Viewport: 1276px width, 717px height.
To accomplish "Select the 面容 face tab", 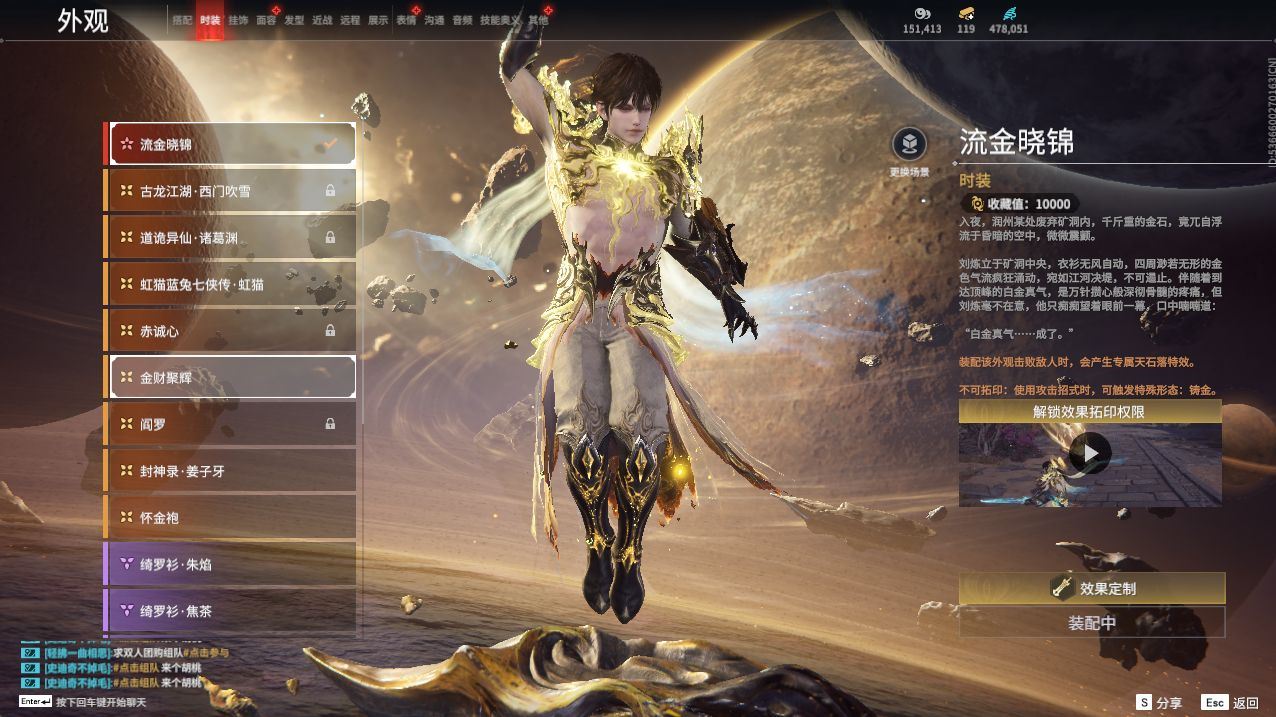I will 266,20.
